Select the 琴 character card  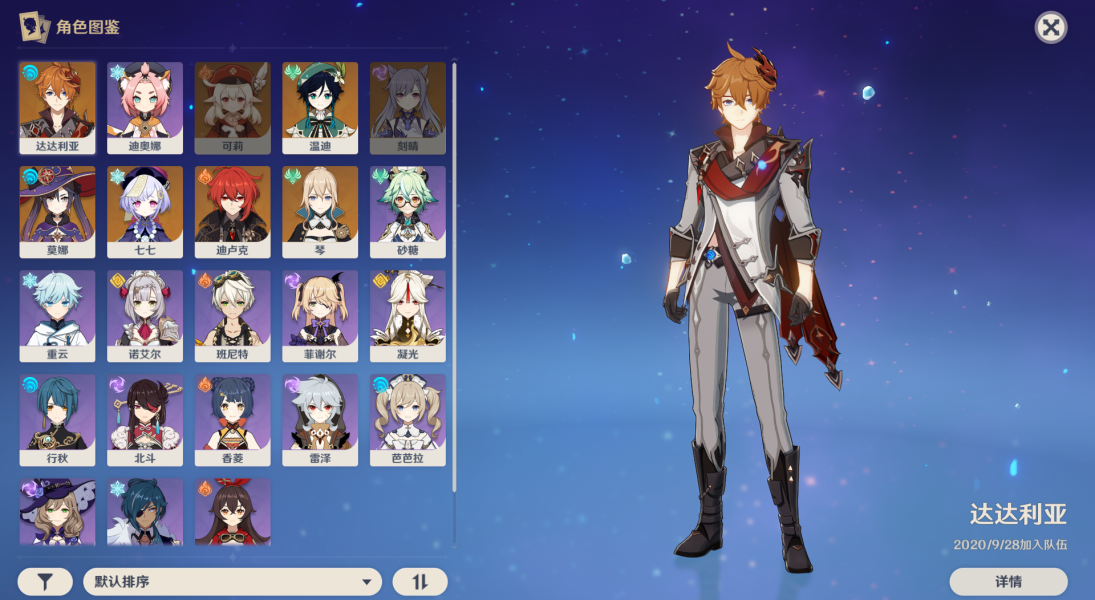pos(320,211)
